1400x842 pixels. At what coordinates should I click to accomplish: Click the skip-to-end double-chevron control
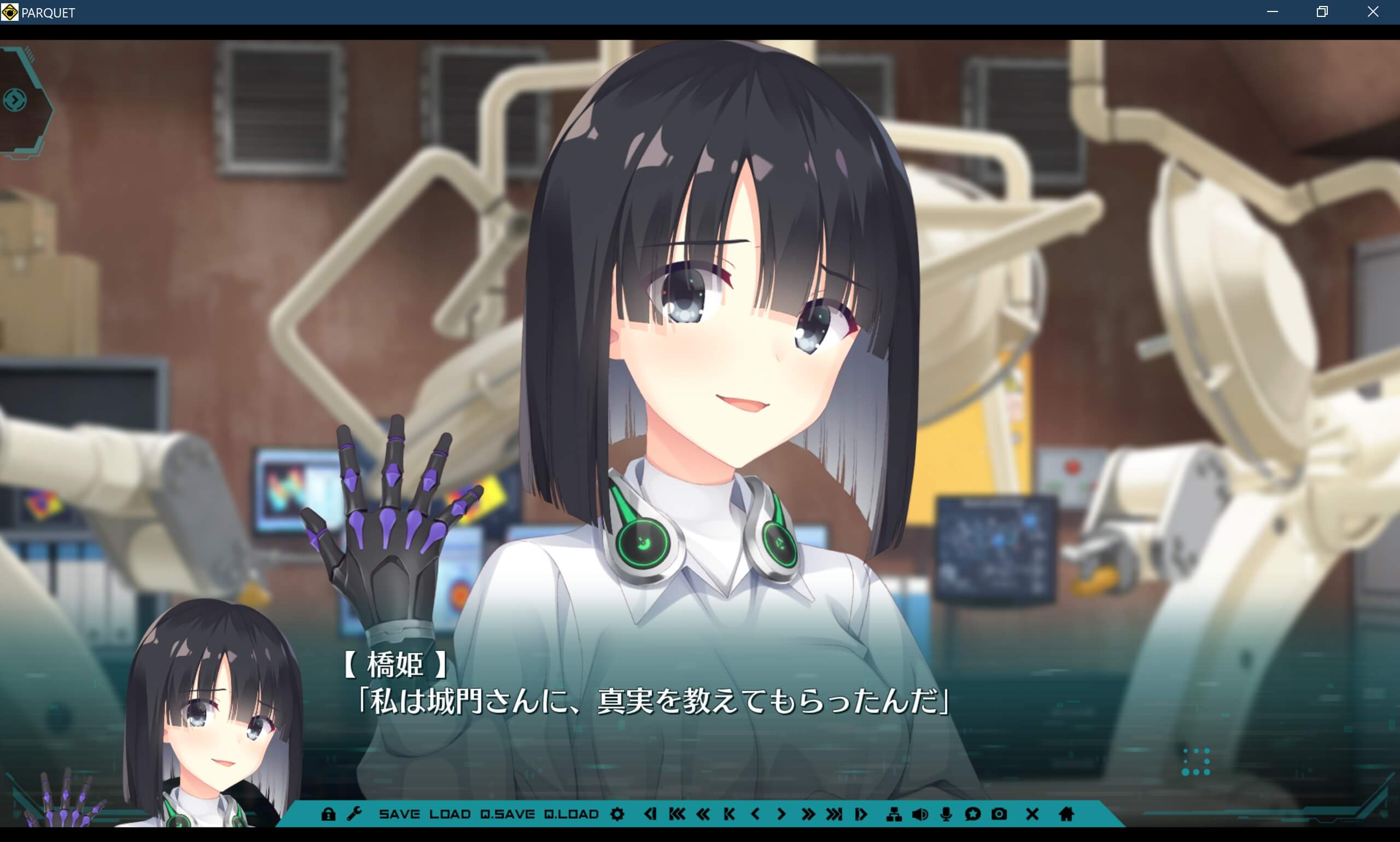(x=835, y=815)
